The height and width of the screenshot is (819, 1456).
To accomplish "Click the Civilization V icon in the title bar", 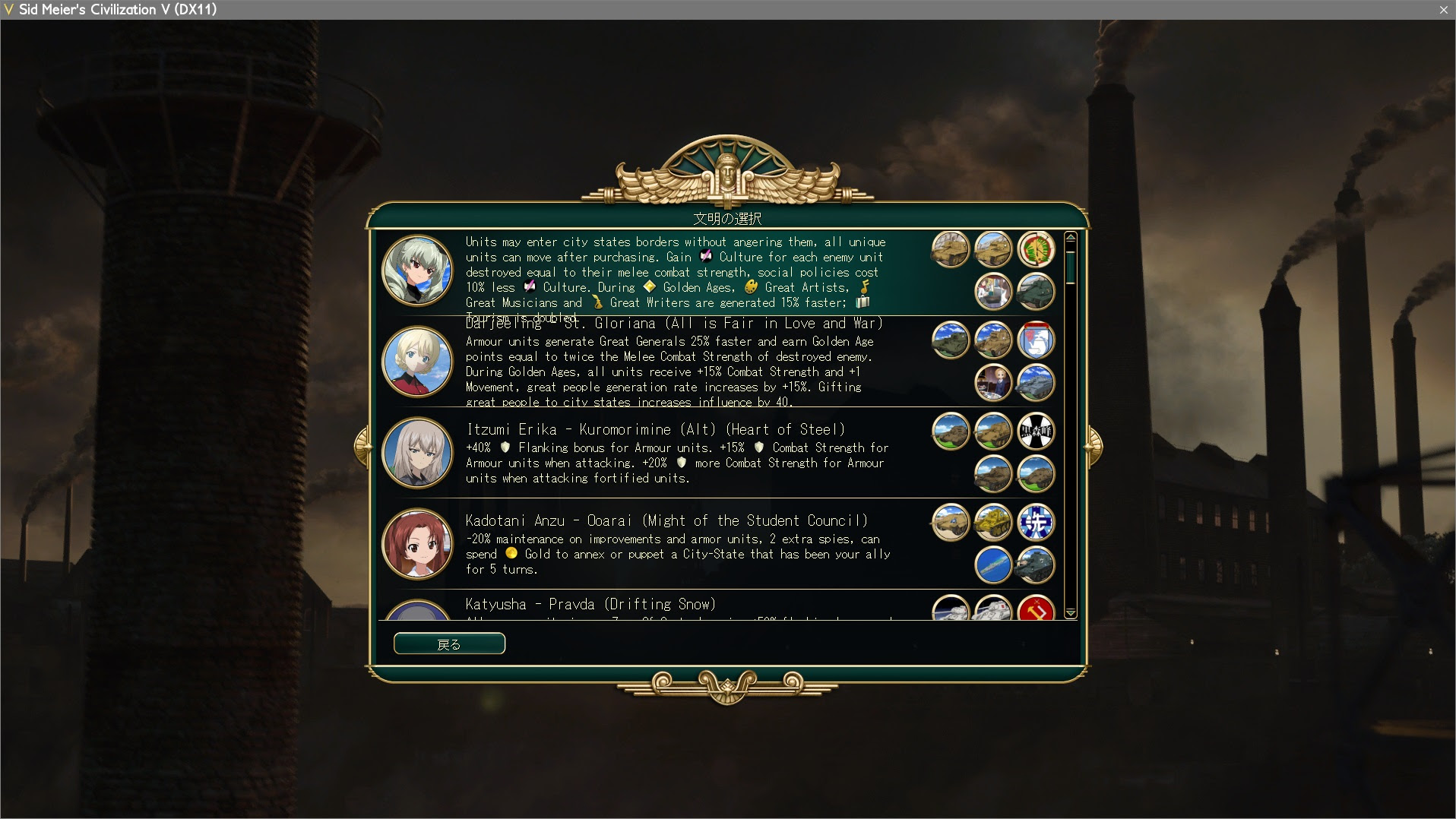I will 8,9.
